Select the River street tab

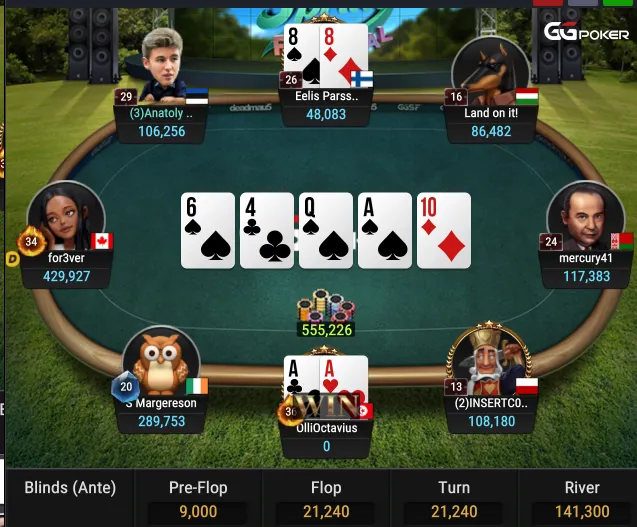point(581,498)
